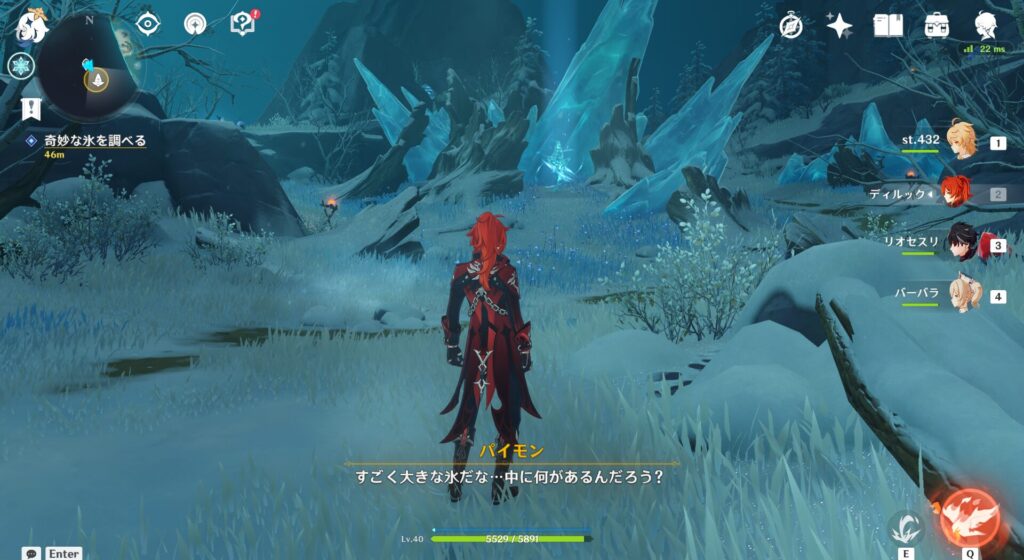The image size is (1024, 560).
Task: Switch to party member リオセスリ
Action: click(x=960, y=245)
